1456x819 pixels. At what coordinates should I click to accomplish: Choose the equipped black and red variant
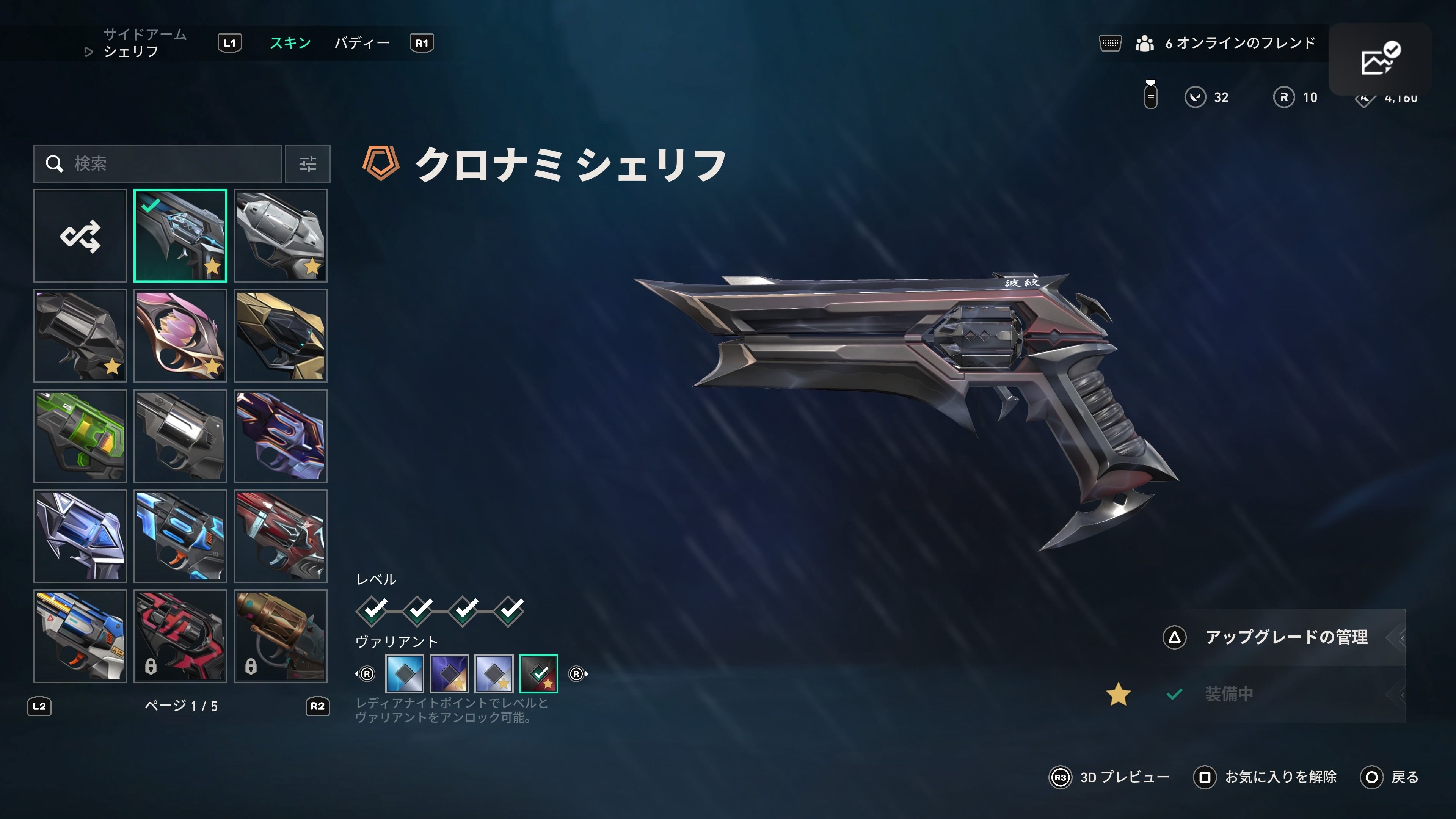coord(538,673)
